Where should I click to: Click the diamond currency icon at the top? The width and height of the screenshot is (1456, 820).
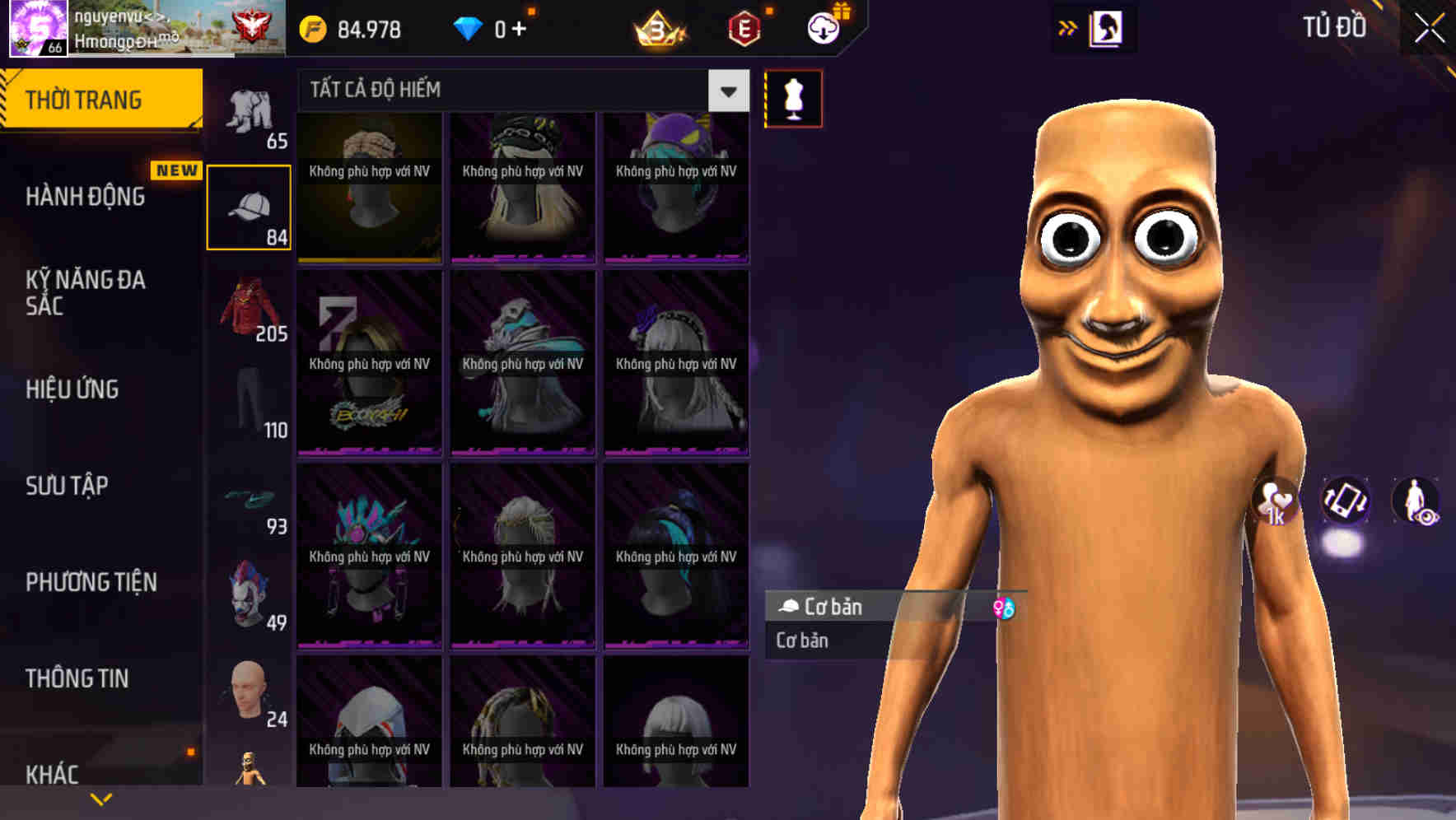click(469, 27)
